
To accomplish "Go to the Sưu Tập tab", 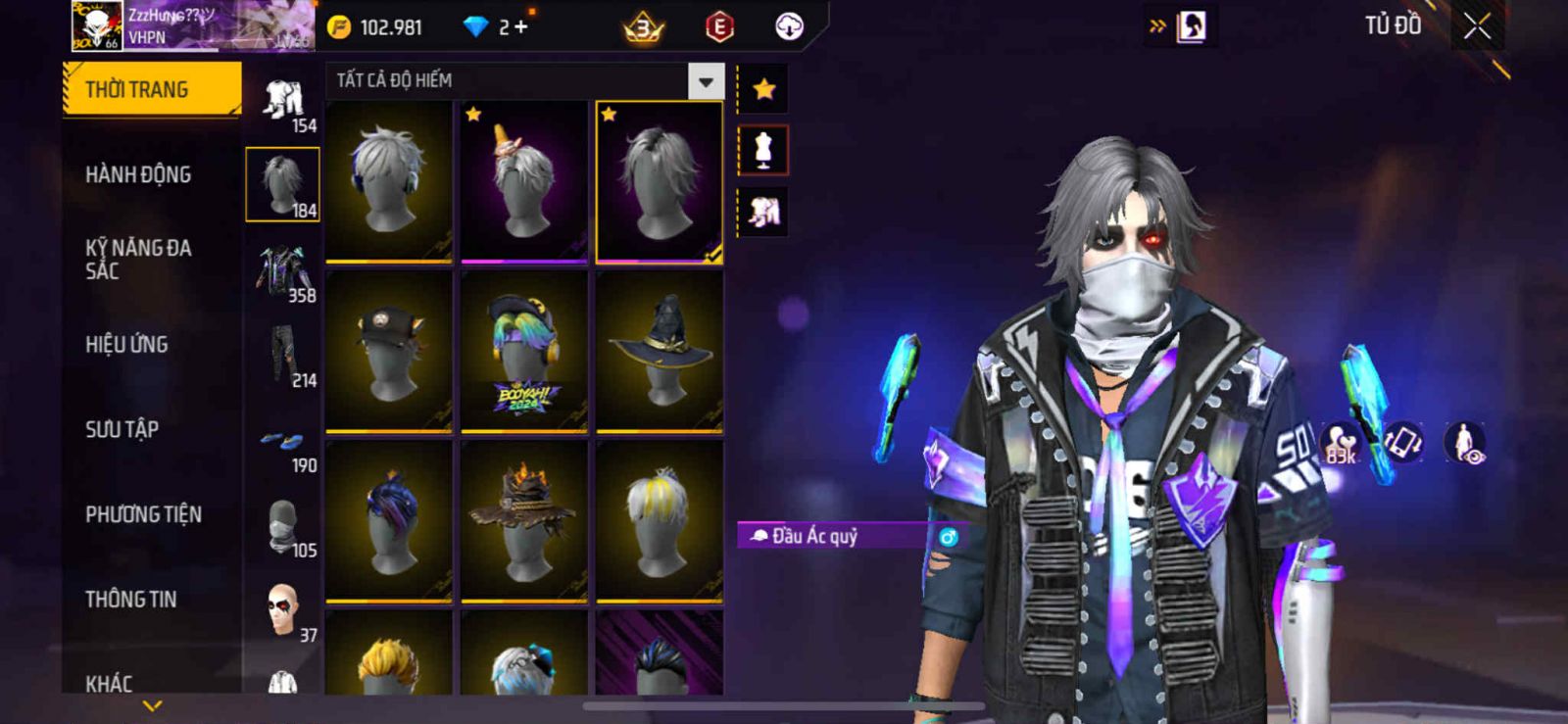I will pyautogui.click(x=122, y=429).
